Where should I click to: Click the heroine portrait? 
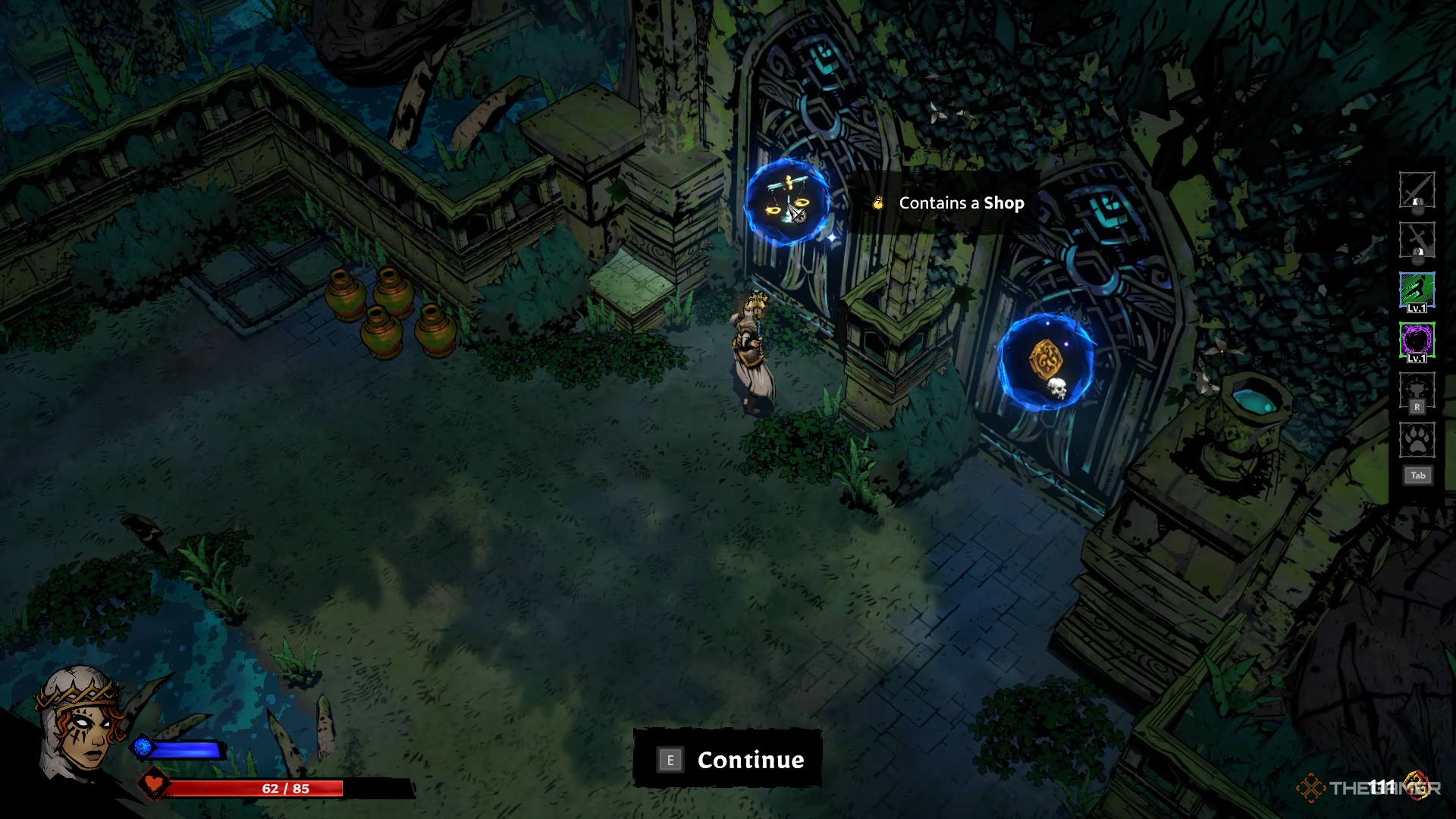point(81,724)
